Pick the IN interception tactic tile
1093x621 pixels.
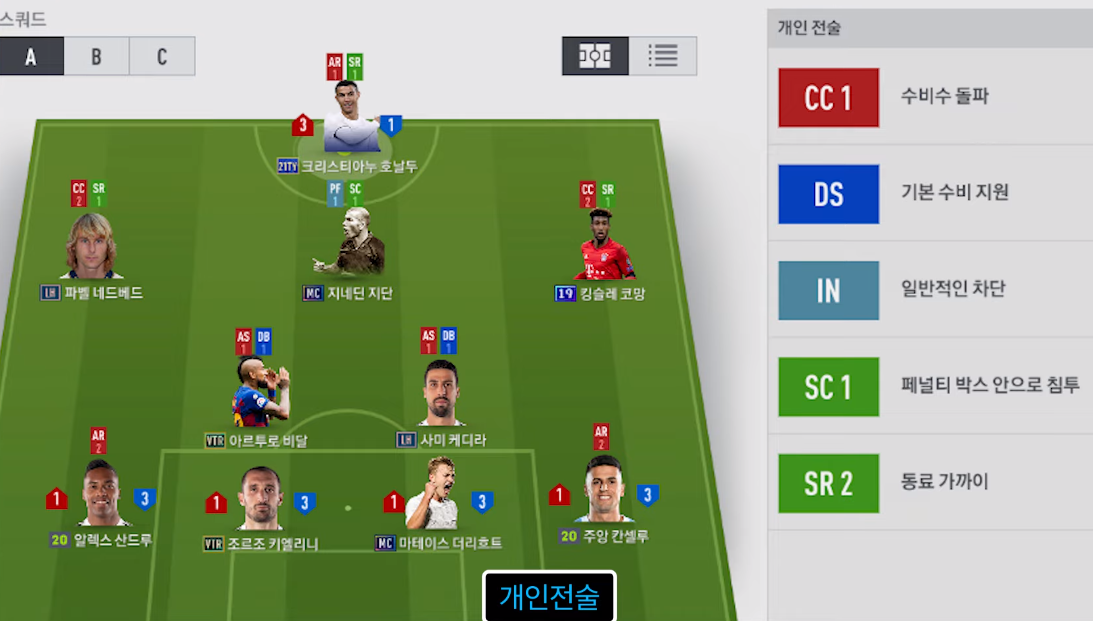(828, 291)
